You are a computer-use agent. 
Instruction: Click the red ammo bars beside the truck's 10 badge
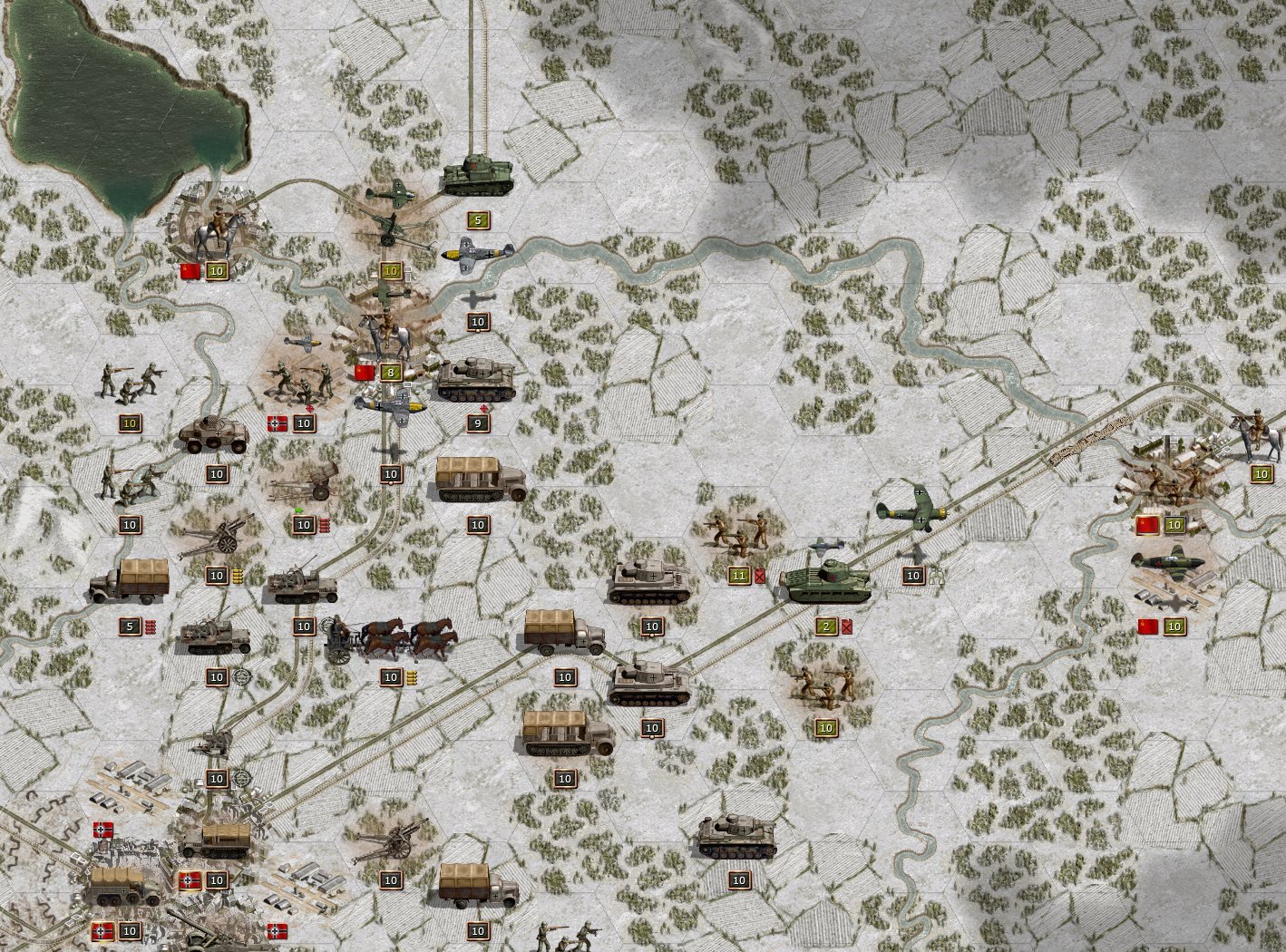click(x=325, y=526)
